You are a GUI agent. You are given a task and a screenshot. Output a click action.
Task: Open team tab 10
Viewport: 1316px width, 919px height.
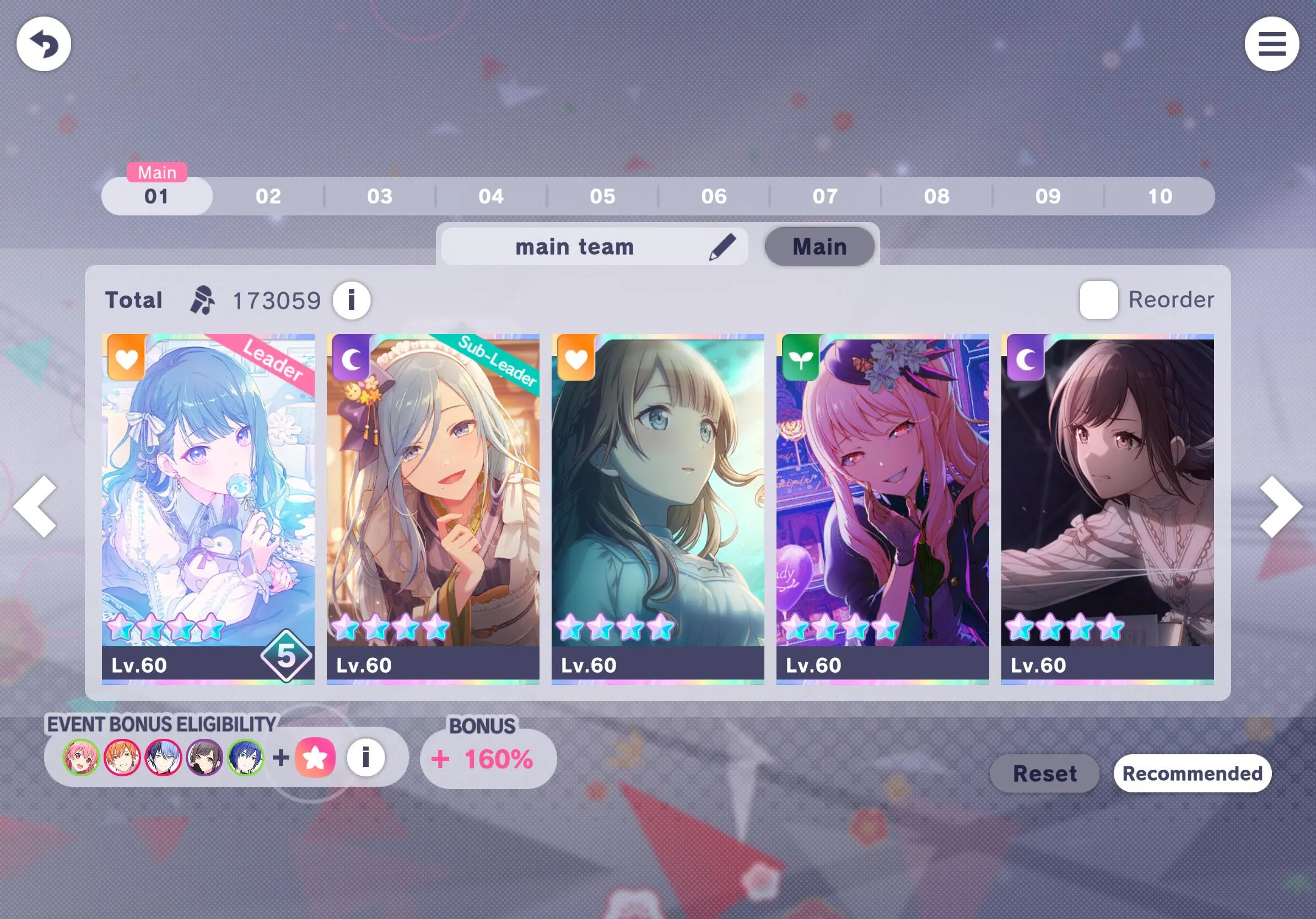[x=1159, y=197]
